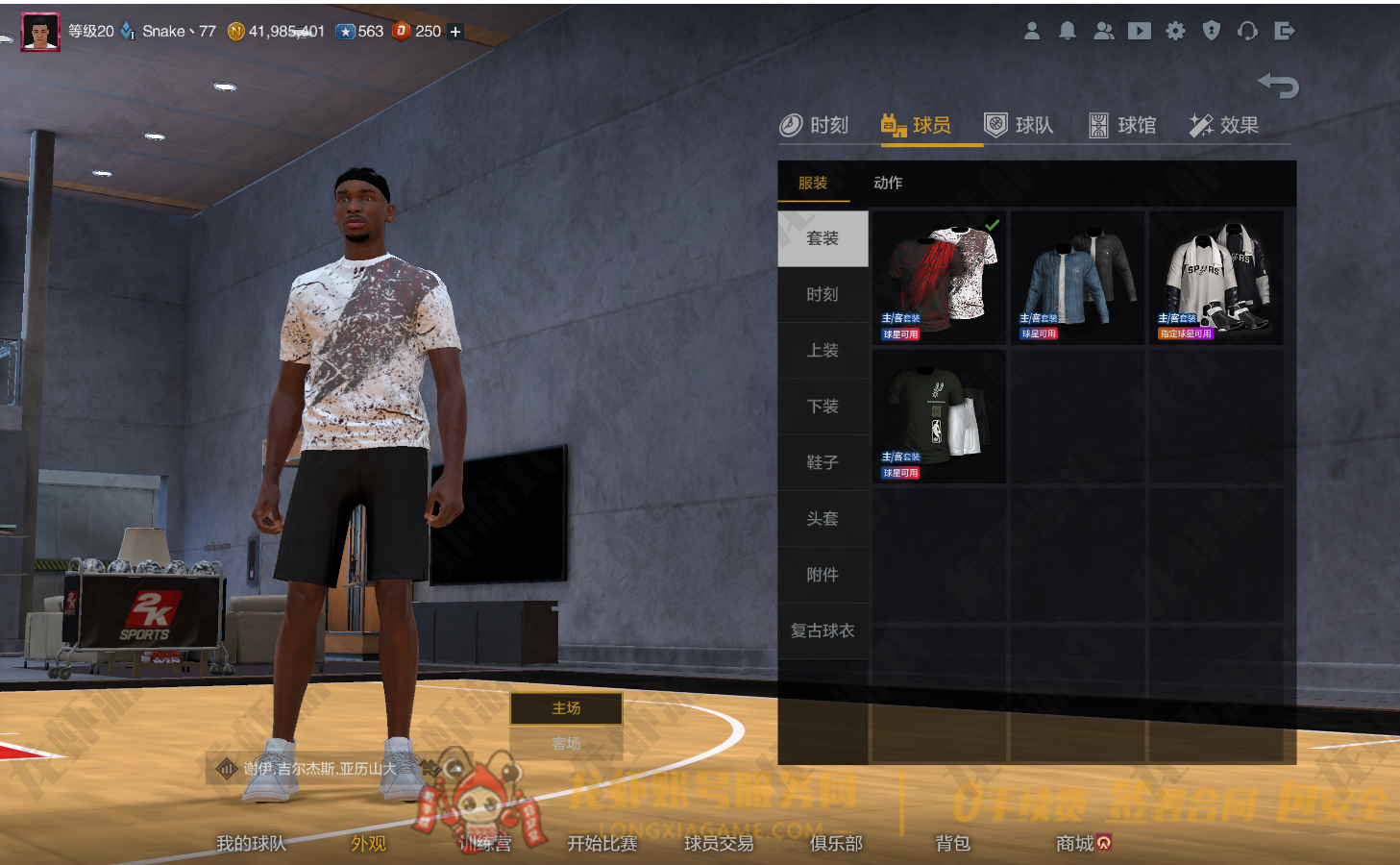
Task: Switch to the 球队 team tab
Action: click(x=1019, y=125)
